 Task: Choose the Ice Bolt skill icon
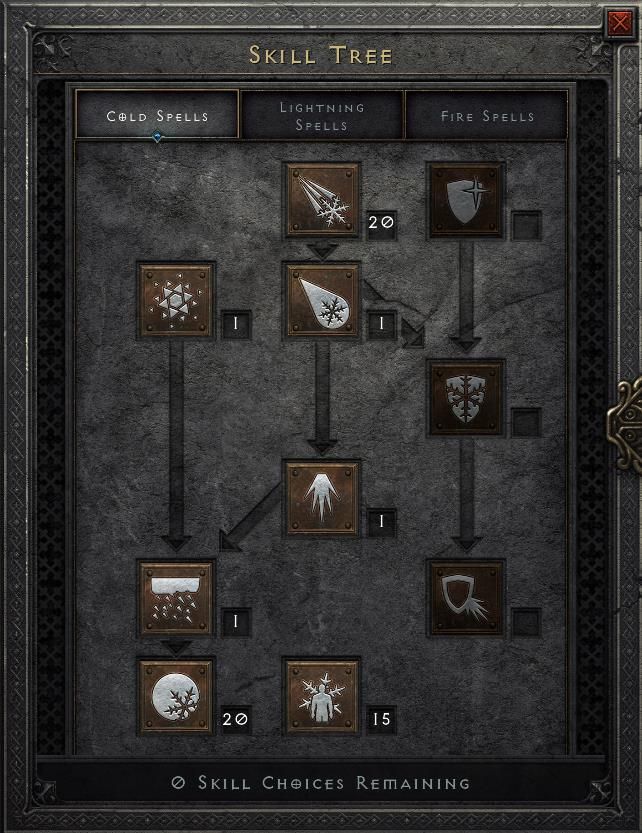pos(322,200)
